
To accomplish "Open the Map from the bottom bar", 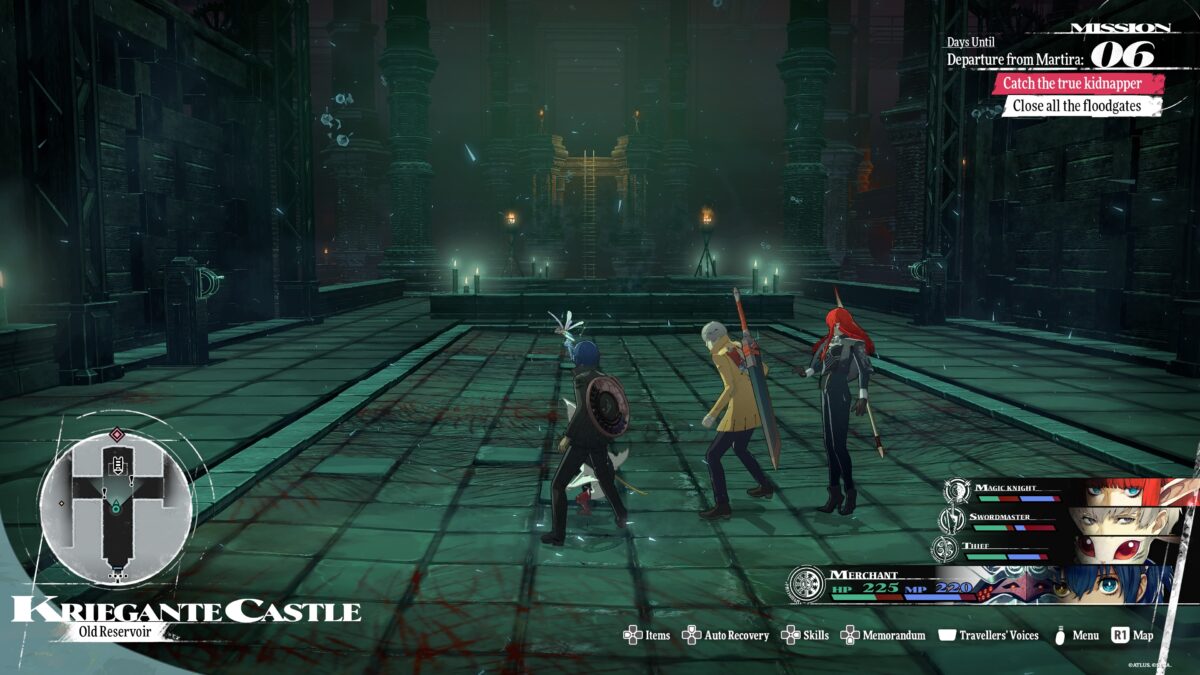I will [x=1132, y=635].
